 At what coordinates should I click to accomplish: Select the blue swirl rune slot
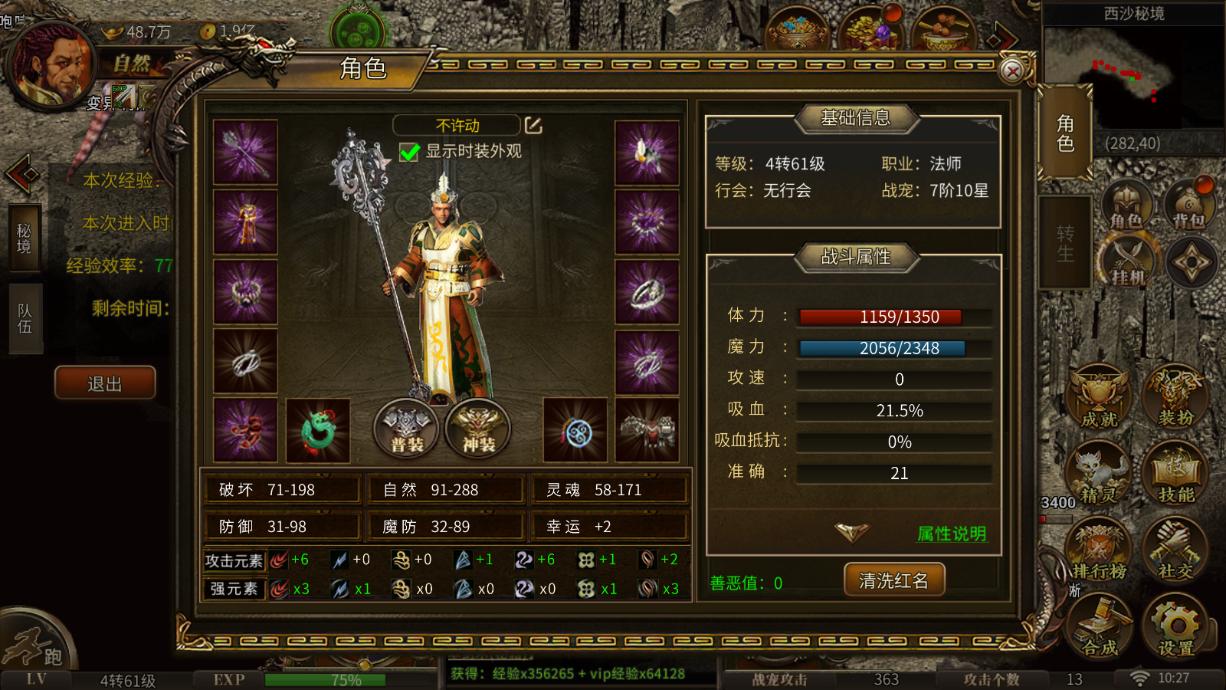pyautogui.click(x=575, y=430)
